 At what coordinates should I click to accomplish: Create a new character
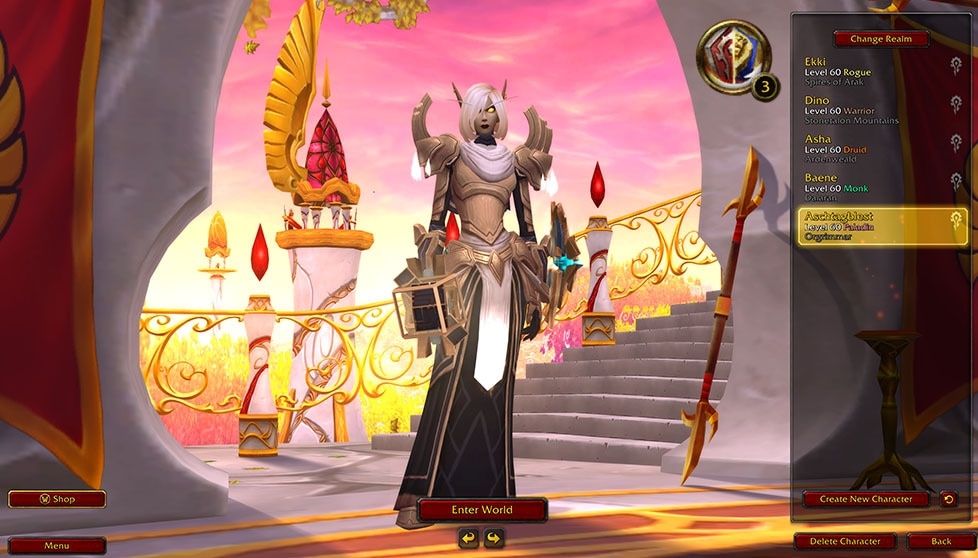pyautogui.click(x=865, y=499)
